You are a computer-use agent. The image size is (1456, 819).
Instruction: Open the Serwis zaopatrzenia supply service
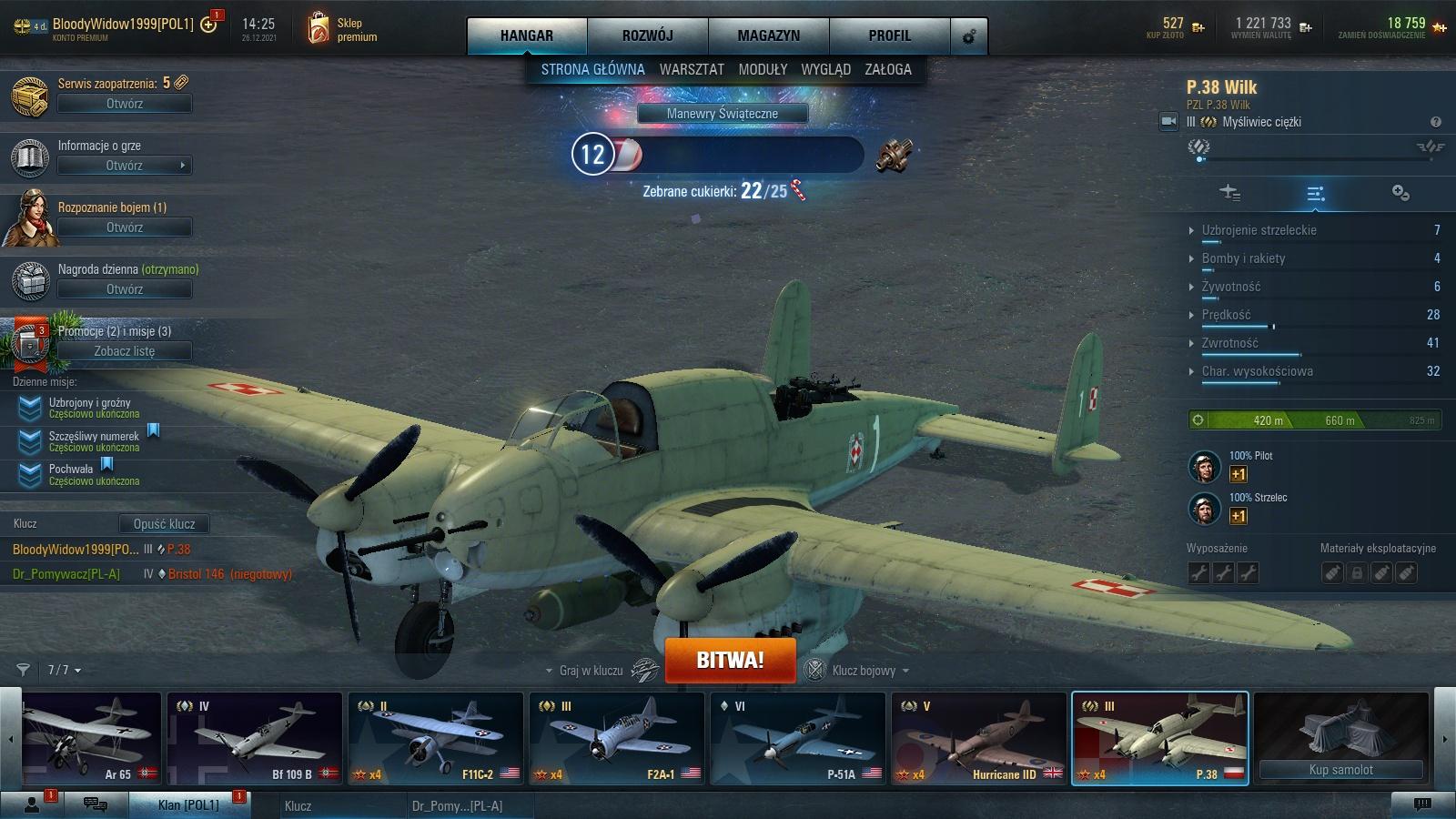125,104
